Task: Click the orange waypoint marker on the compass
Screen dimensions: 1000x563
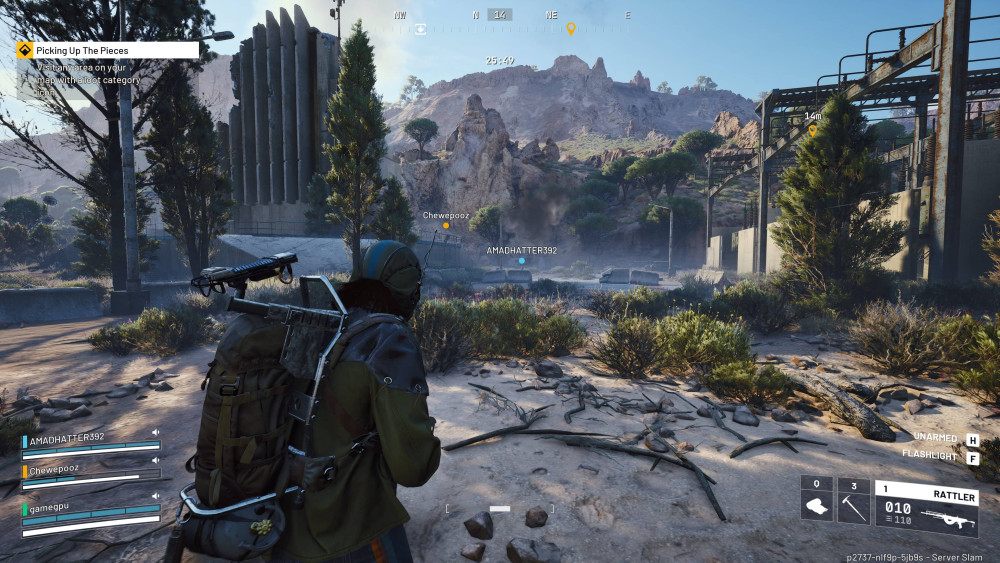Action: tap(571, 29)
